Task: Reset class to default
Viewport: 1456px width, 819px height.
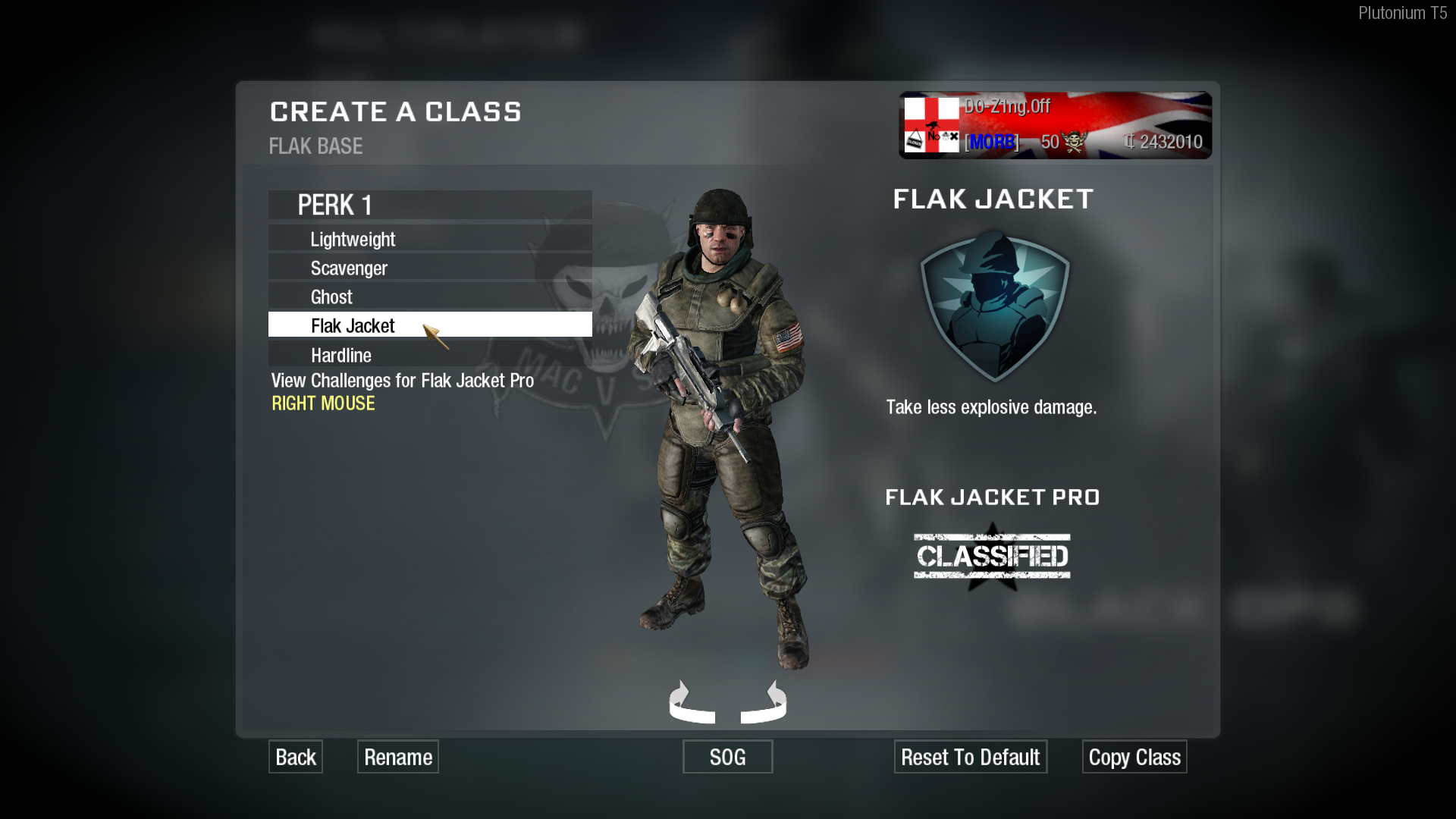Action: click(x=971, y=757)
